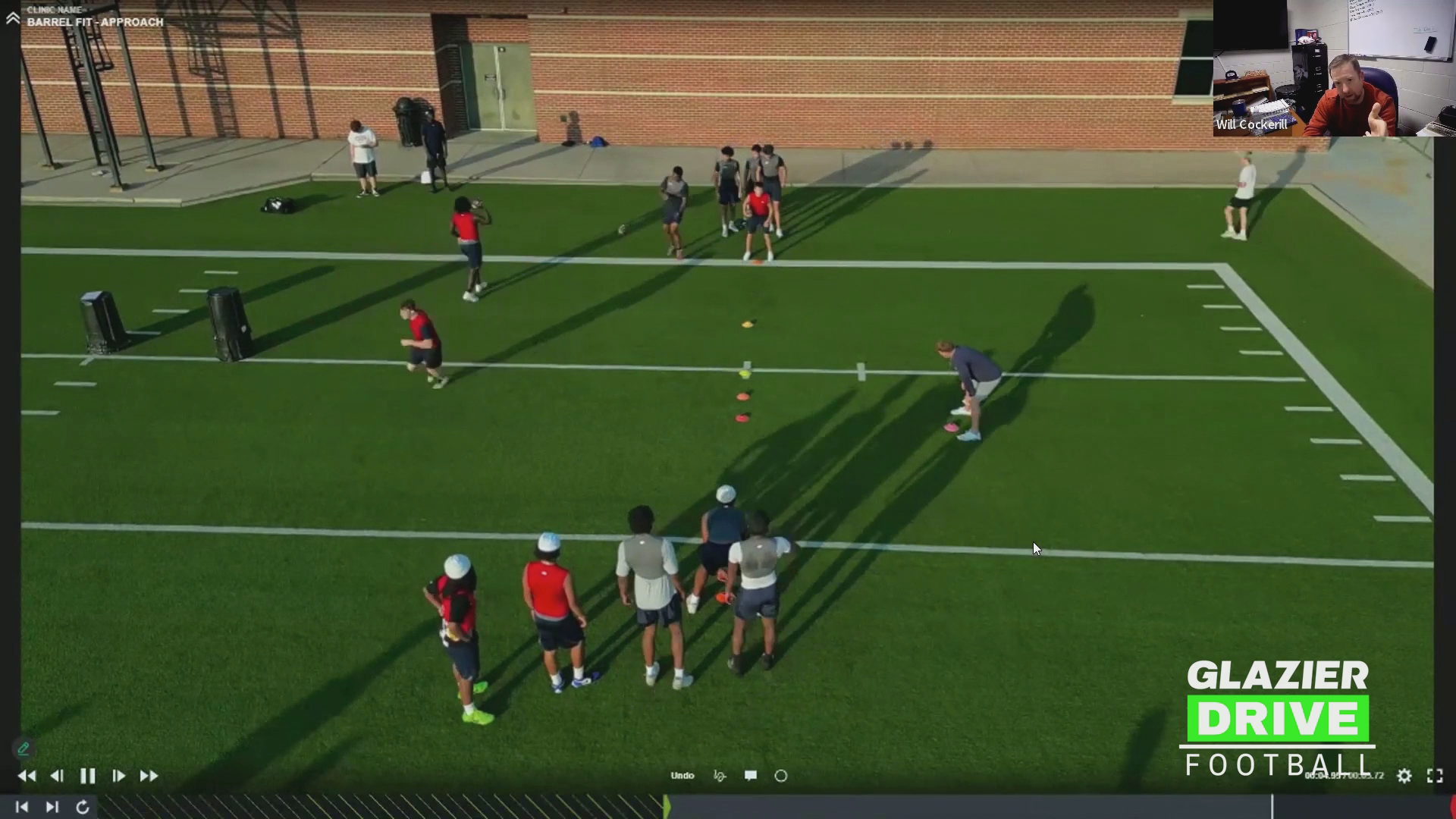
Task: Choose the circle drawing tool
Action: (x=781, y=776)
